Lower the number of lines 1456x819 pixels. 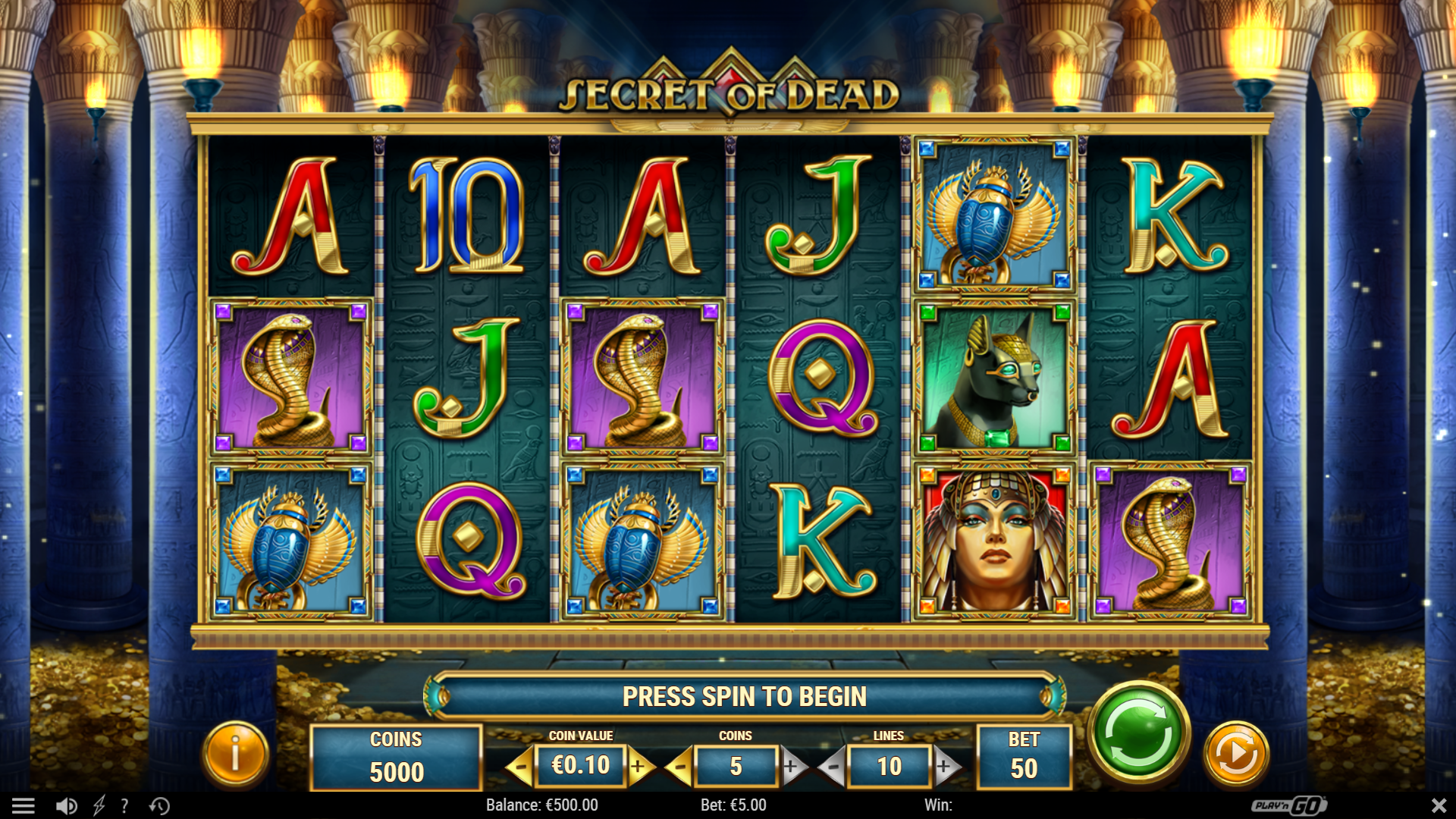833,767
